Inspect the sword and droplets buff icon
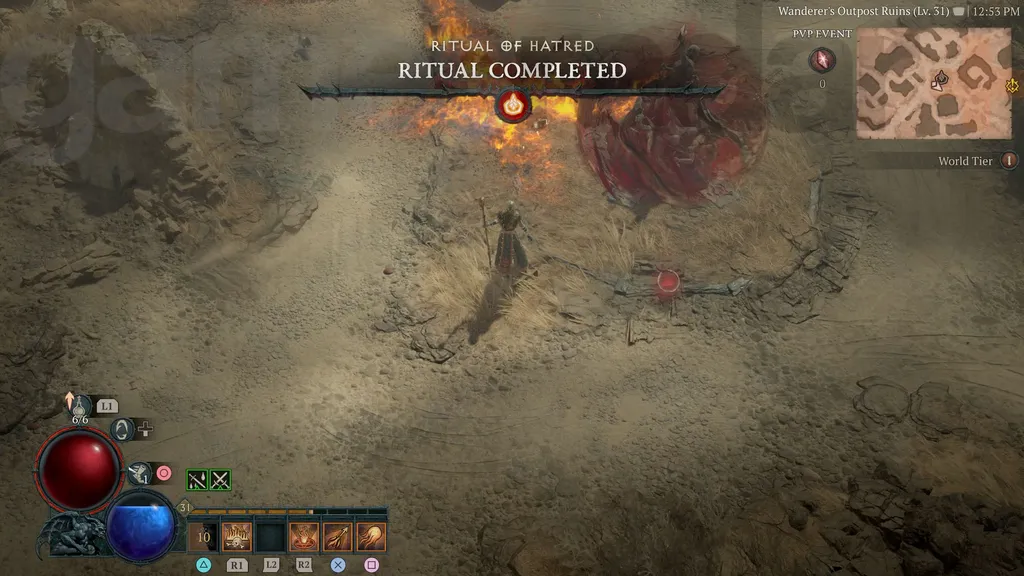The width and height of the screenshot is (1024, 576). (197, 480)
